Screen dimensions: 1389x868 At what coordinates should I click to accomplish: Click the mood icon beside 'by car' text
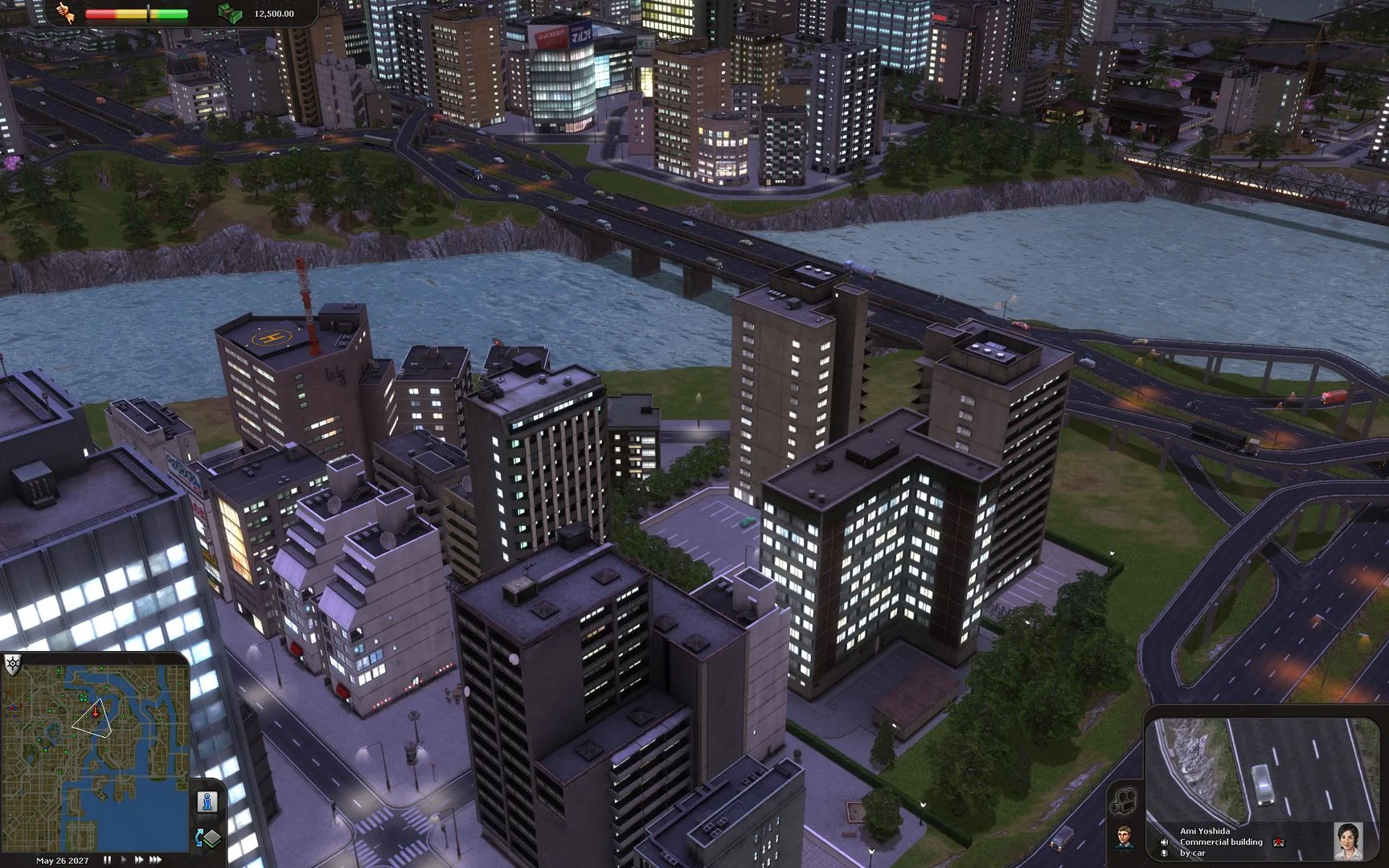[x=1164, y=854]
